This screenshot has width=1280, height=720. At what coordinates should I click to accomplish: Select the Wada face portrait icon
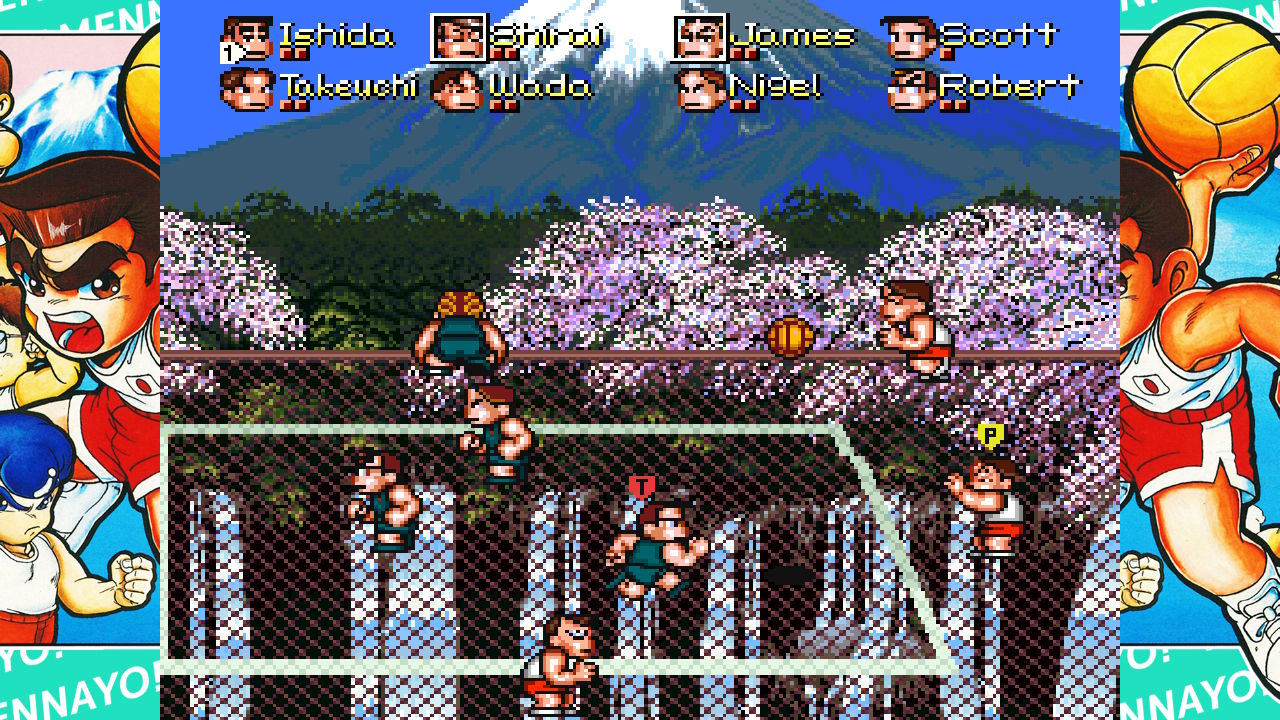pyautogui.click(x=458, y=88)
